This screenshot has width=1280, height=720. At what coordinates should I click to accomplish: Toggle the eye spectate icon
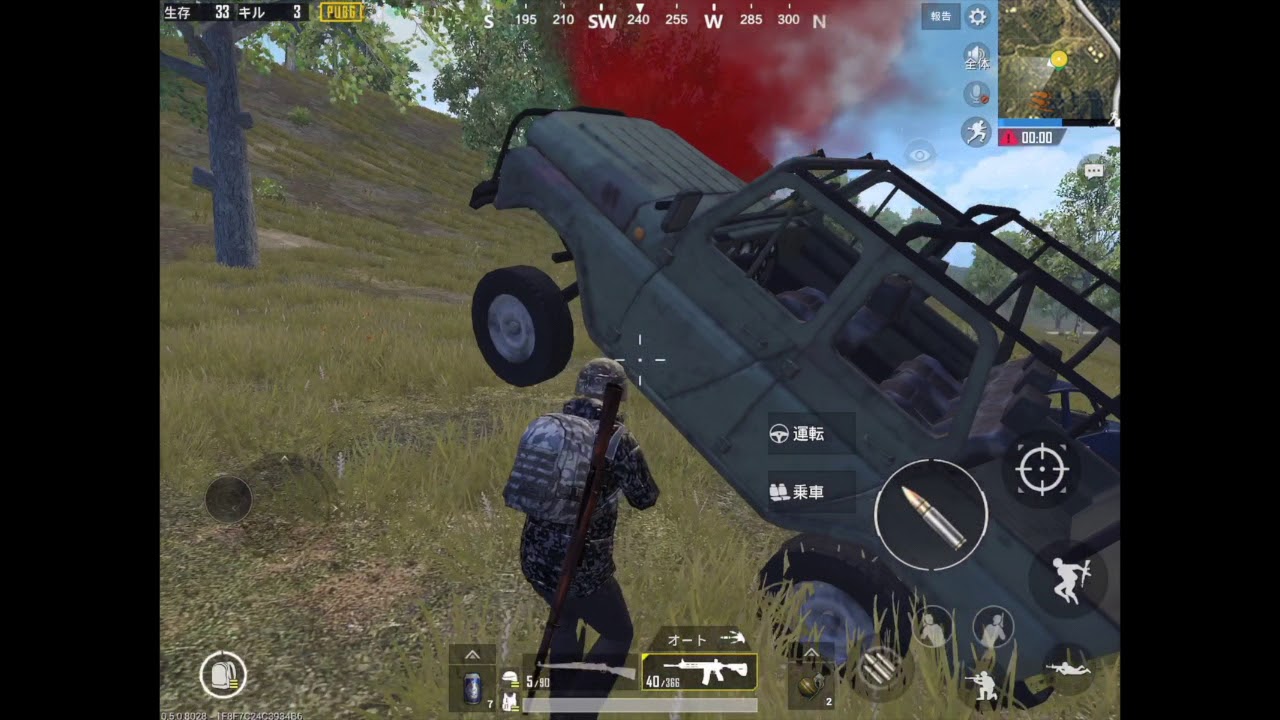pos(920,155)
